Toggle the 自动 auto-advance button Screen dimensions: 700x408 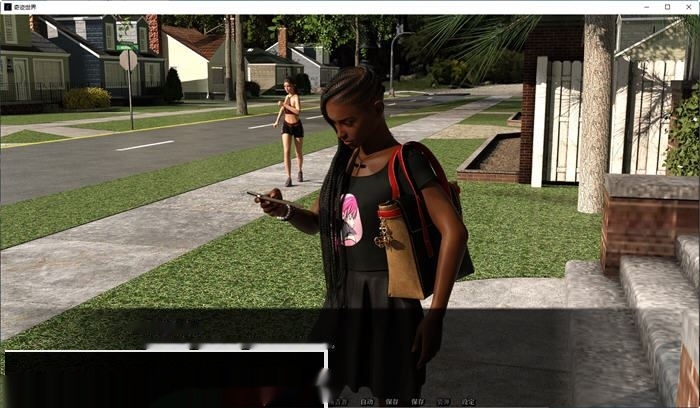point(367,402)
